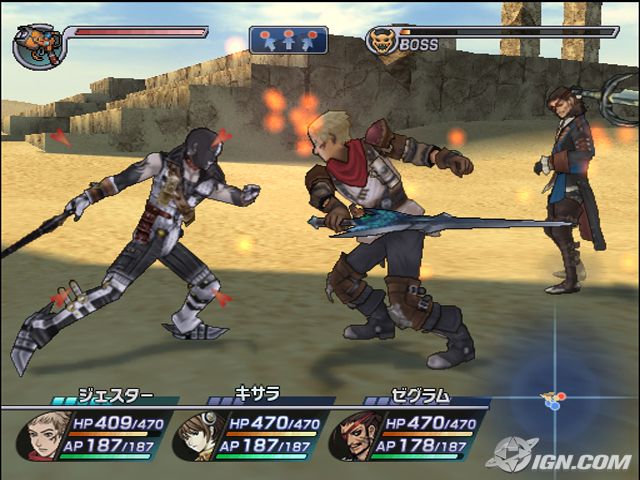Select the BOSS skull face icon
Screen dimensions: 640x480
[380, 41]
